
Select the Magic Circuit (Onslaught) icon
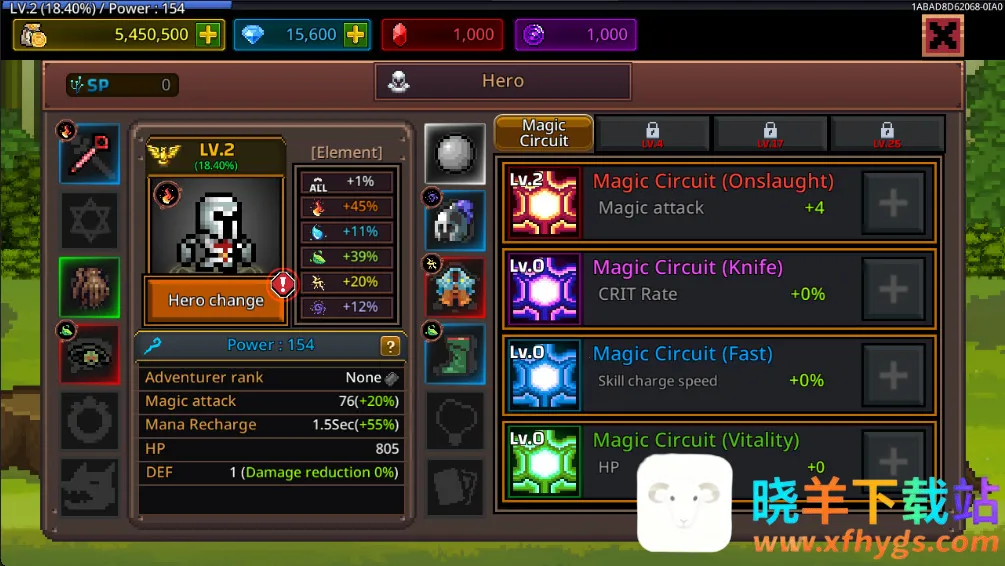[545, 204]
